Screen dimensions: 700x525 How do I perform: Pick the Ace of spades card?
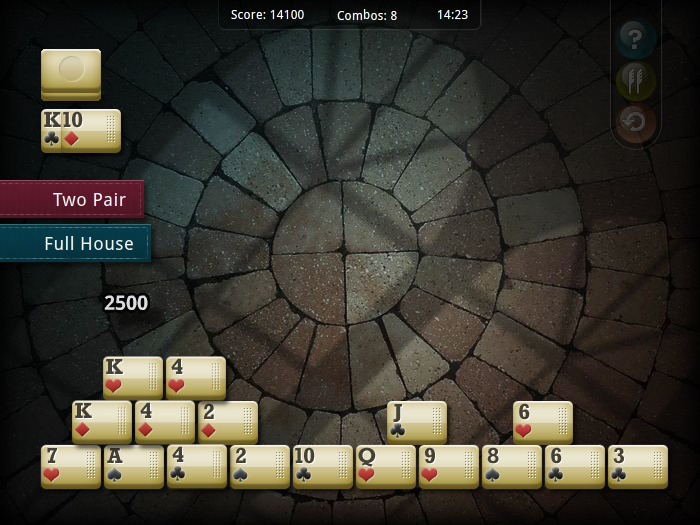[134, 466]
